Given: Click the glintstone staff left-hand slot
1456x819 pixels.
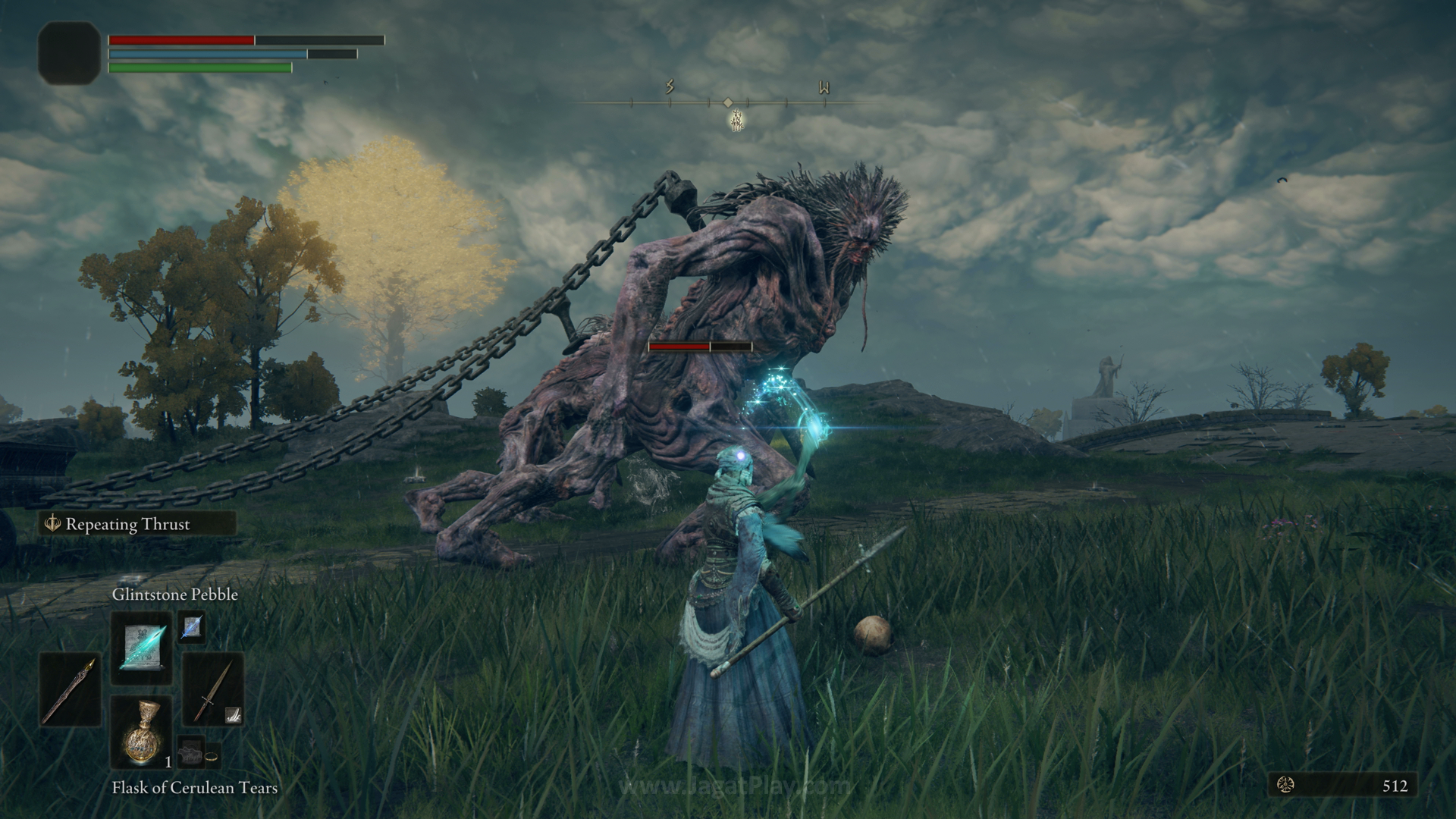Looking at the screenshot, I should (70, 690).
